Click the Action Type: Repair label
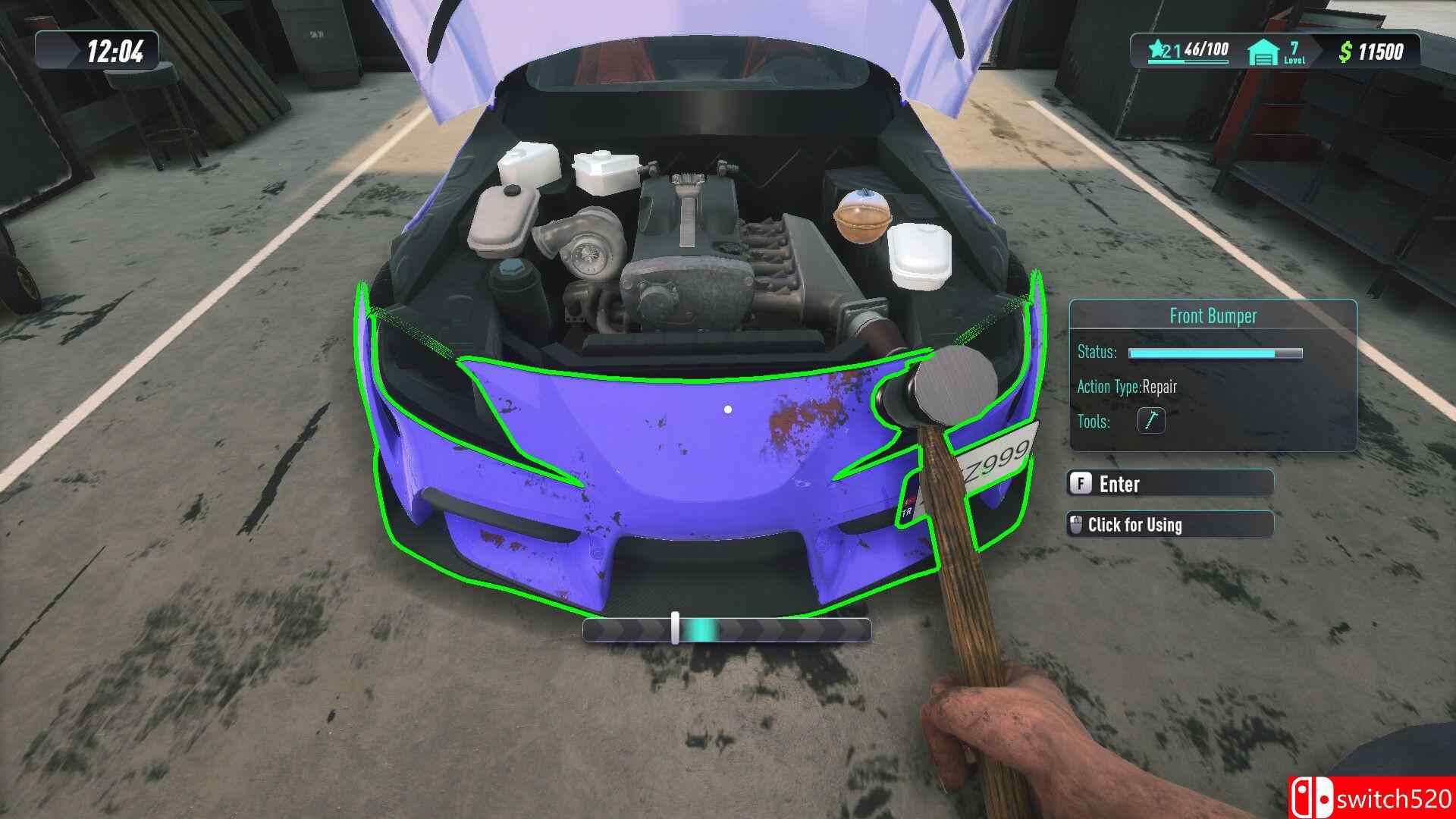 point(1127,387)
